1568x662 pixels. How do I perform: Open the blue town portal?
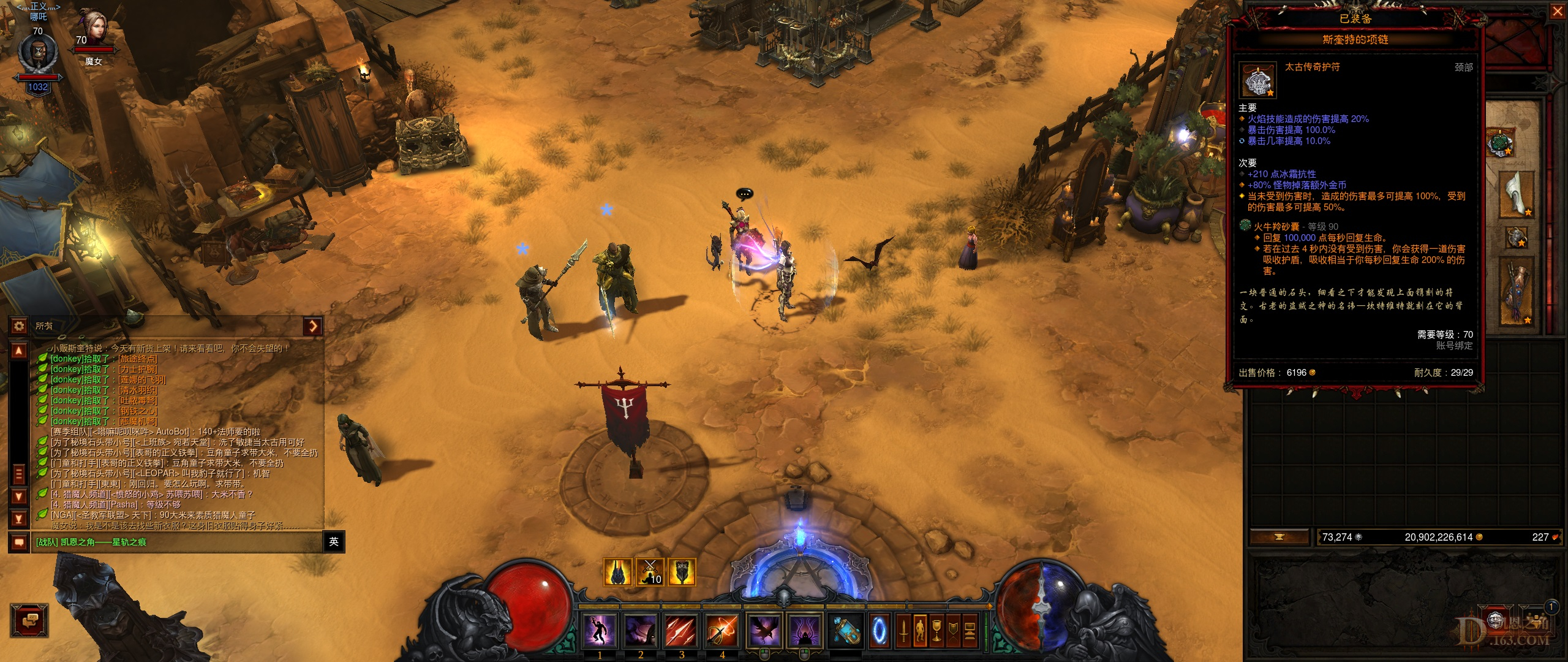879,630
